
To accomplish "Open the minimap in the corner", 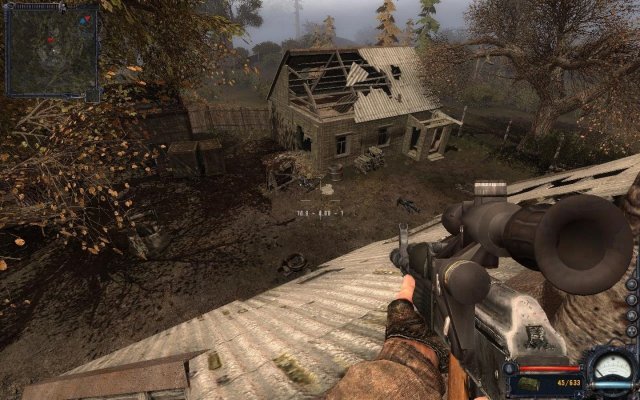I will (52, 50).
